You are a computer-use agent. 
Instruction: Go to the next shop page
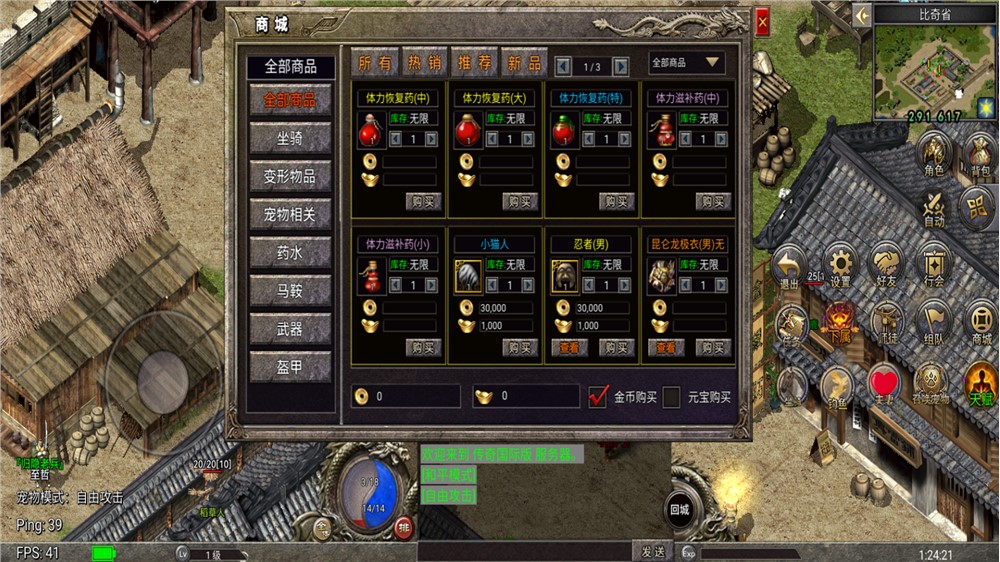tap(621, 66)
